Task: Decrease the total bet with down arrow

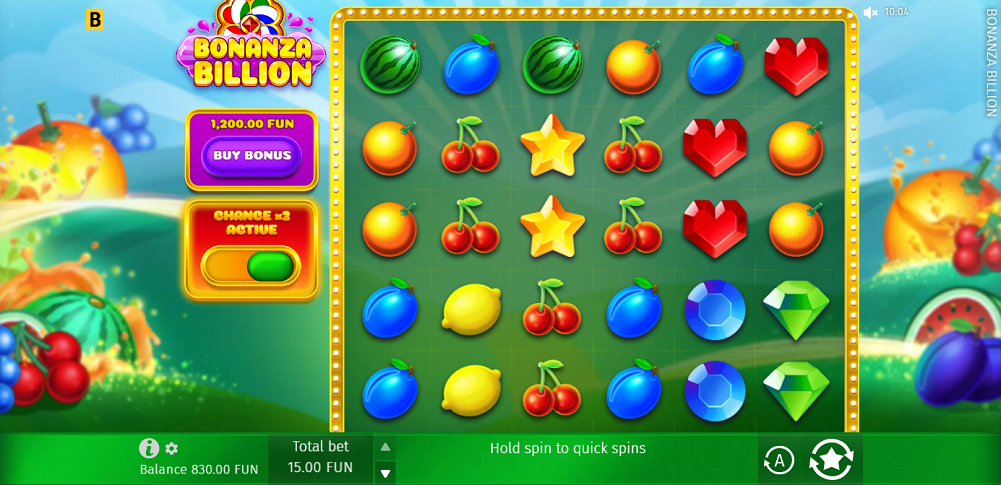Action: (385, 473)
